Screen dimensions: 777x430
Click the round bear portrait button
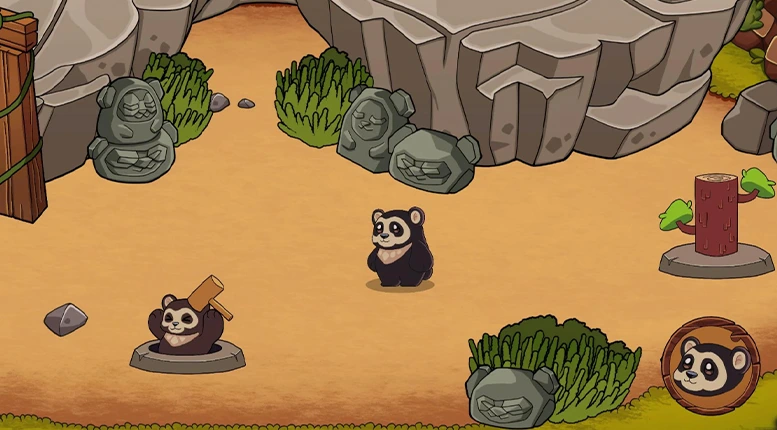711,366
